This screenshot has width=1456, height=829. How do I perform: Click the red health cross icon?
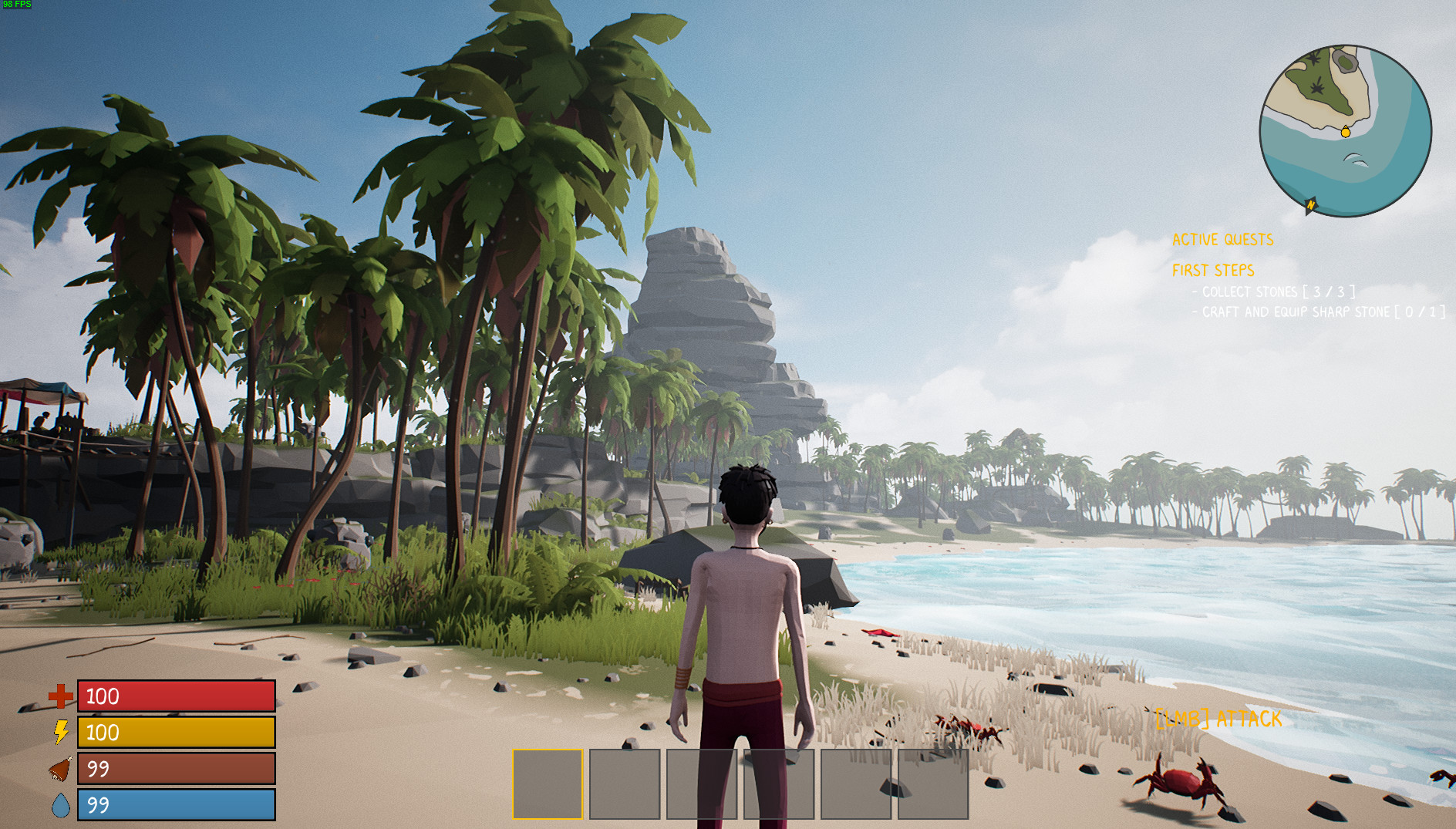[x=61, y=696]
